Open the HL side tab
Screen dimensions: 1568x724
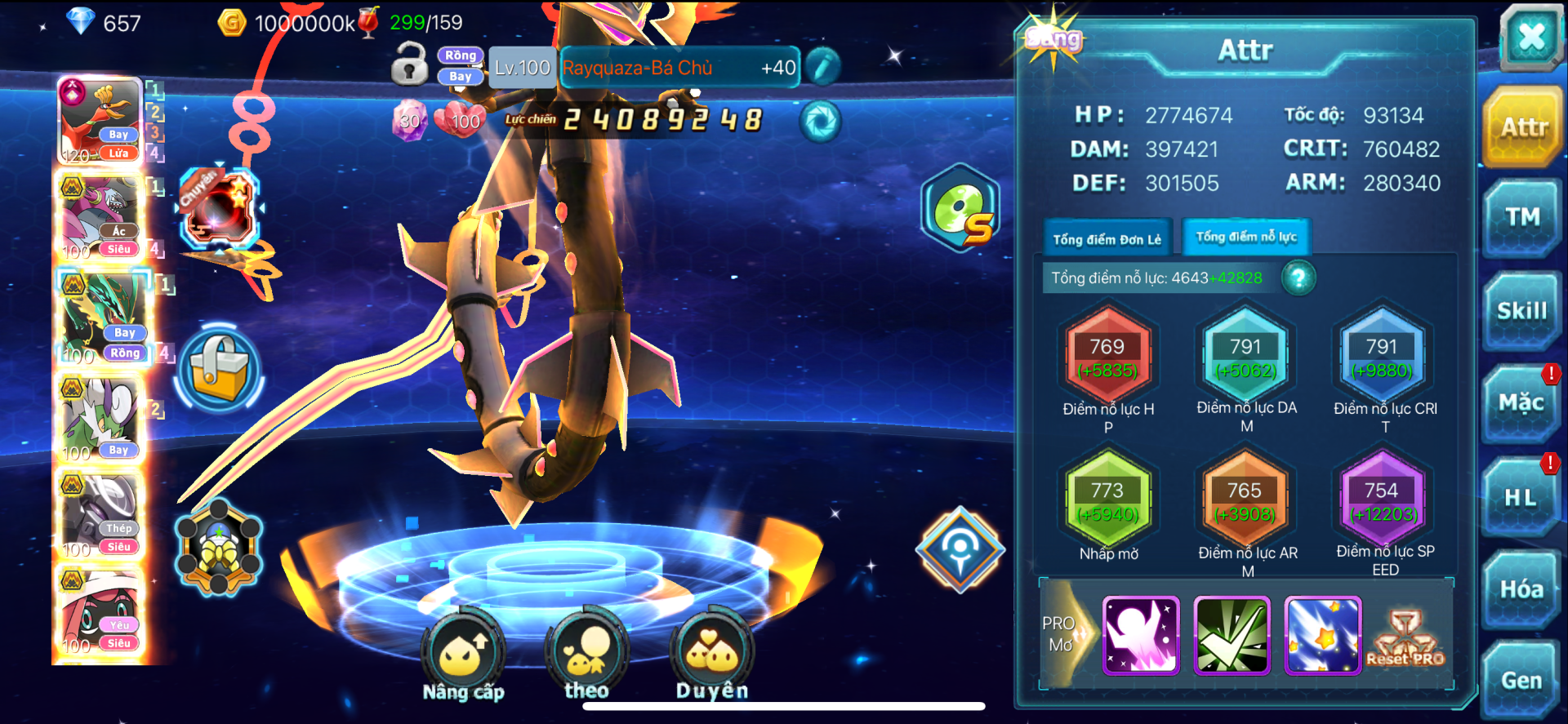(1521, 496)
